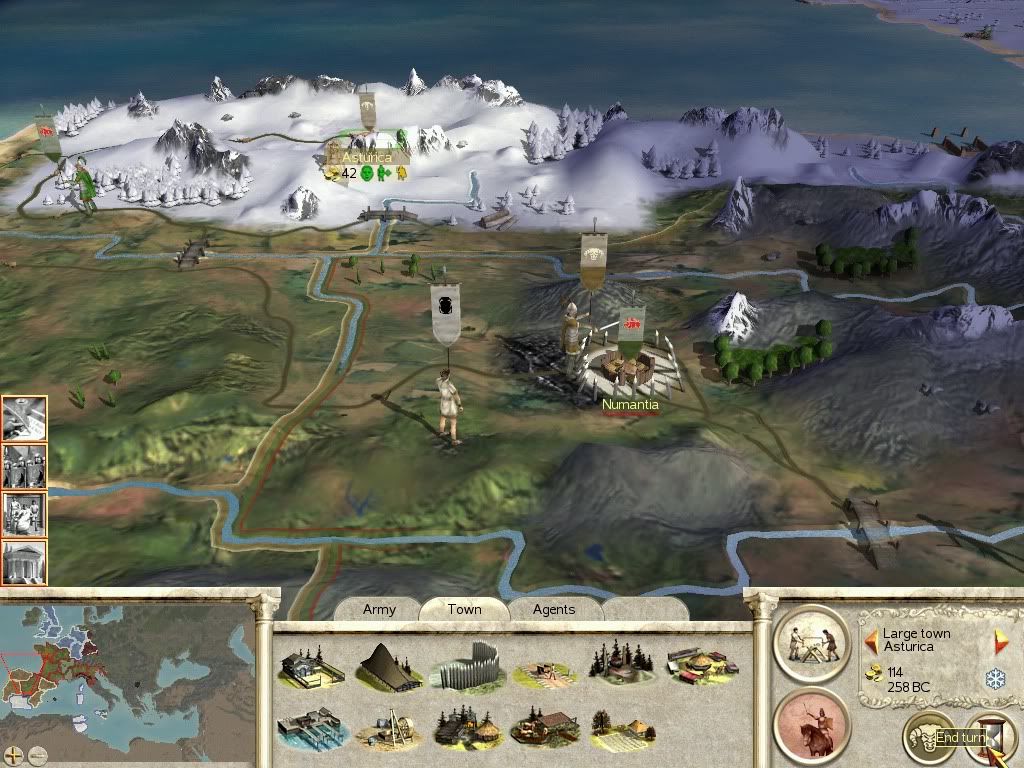Switch to the Agents tab
1024x768 pixels.
(554, 609)
